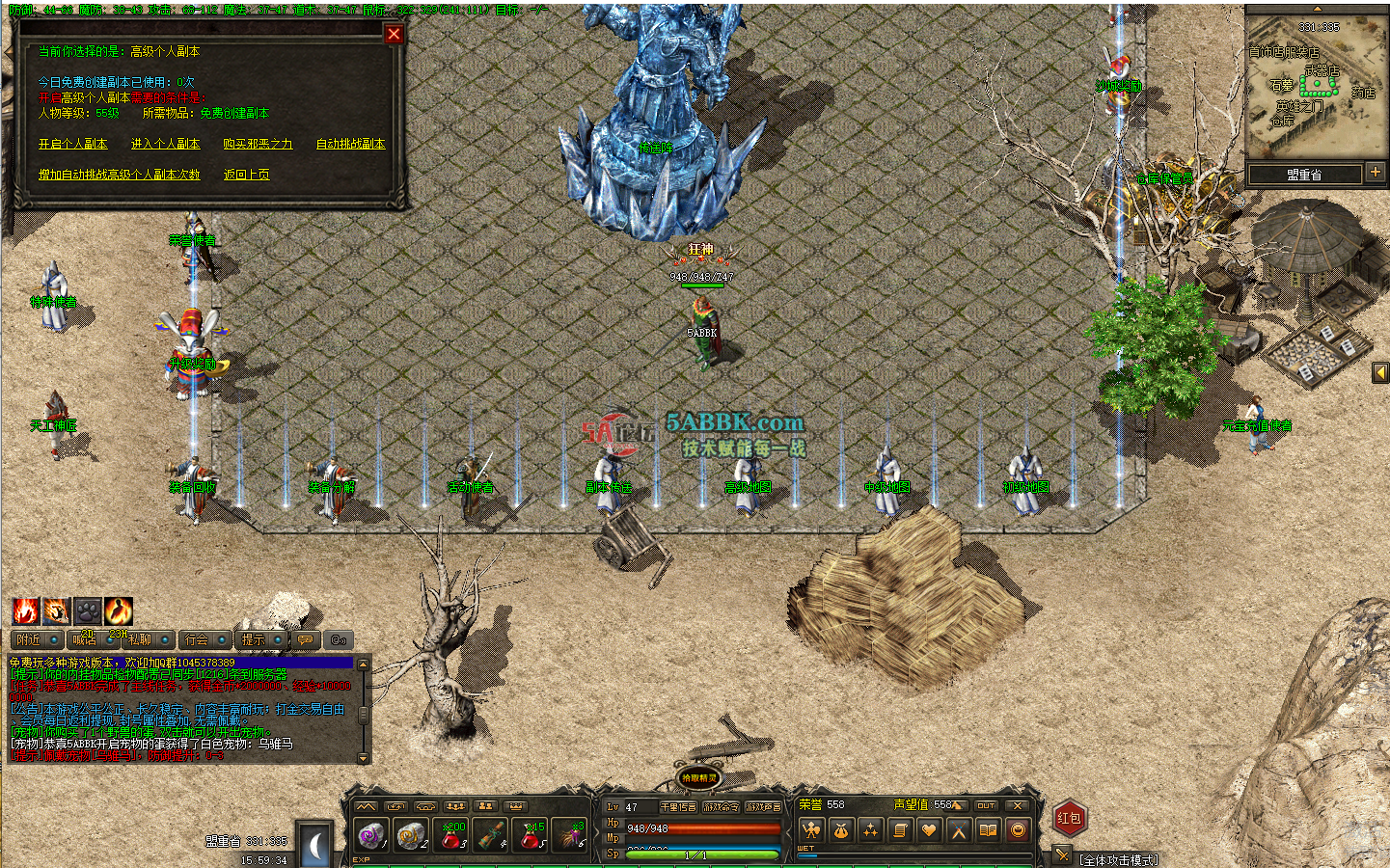
Task: Open the quick chat phrases bubble icon
Action: coord(305,639)
